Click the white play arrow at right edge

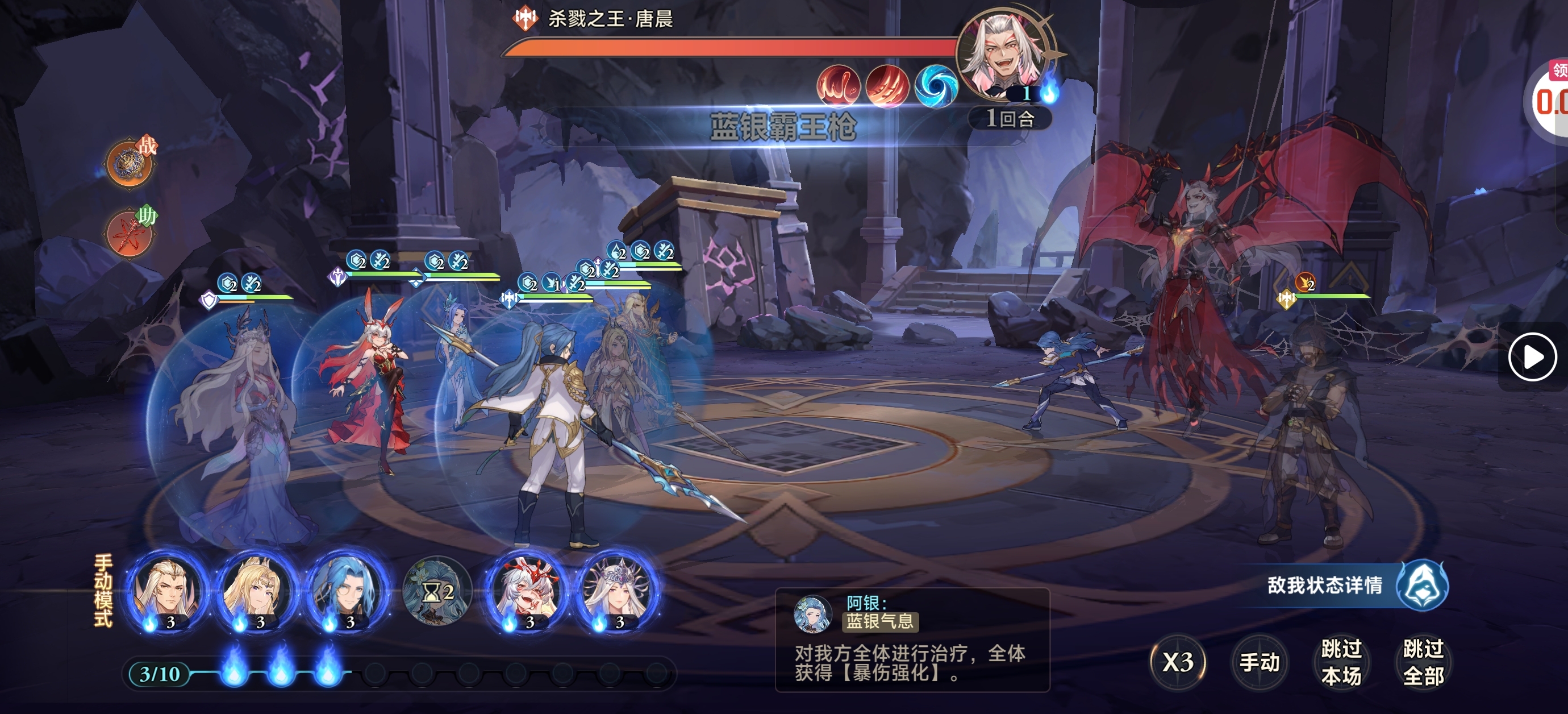[1532, 357]
